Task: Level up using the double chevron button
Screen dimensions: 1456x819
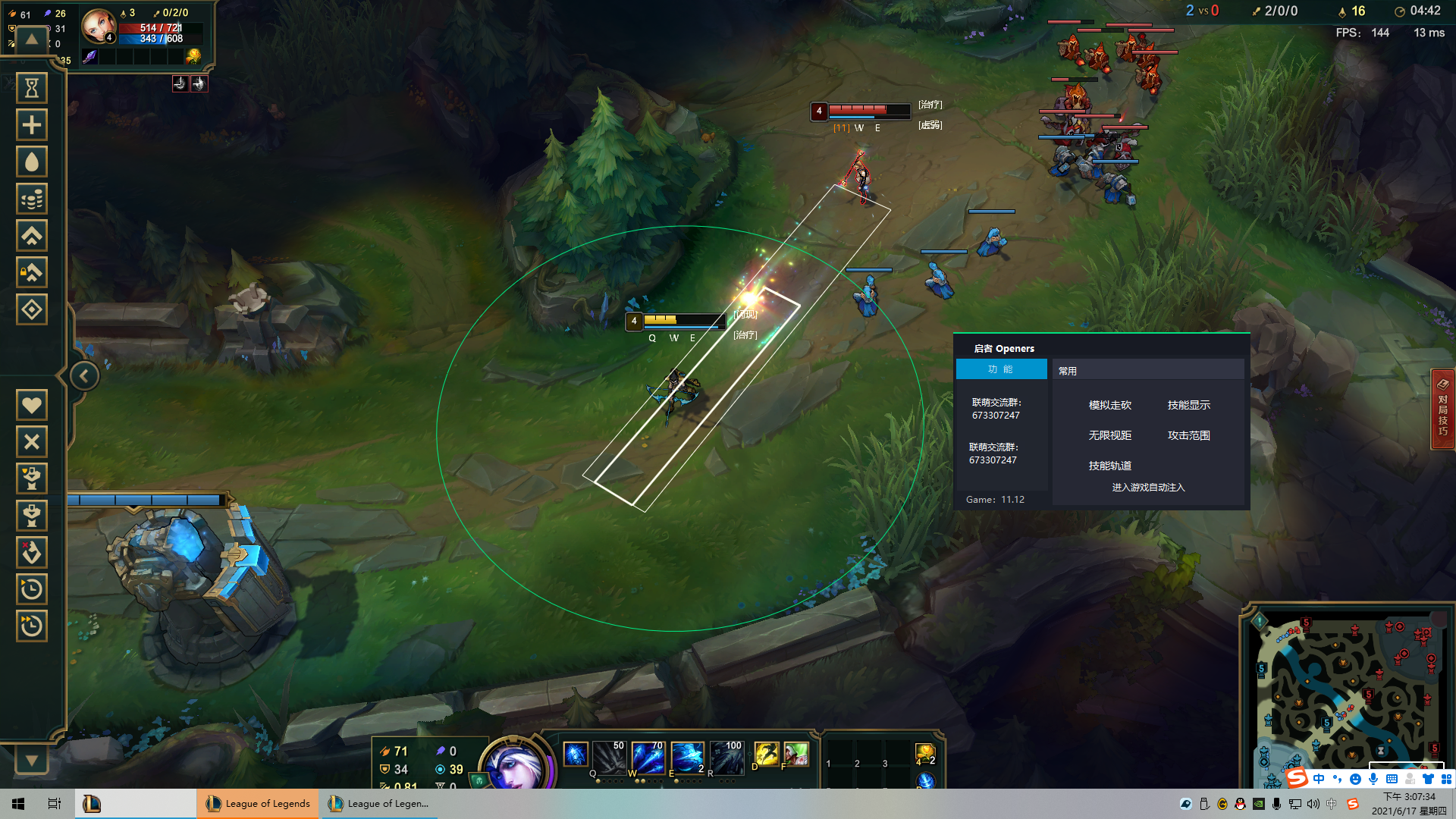Action: [x=32, y=236]
